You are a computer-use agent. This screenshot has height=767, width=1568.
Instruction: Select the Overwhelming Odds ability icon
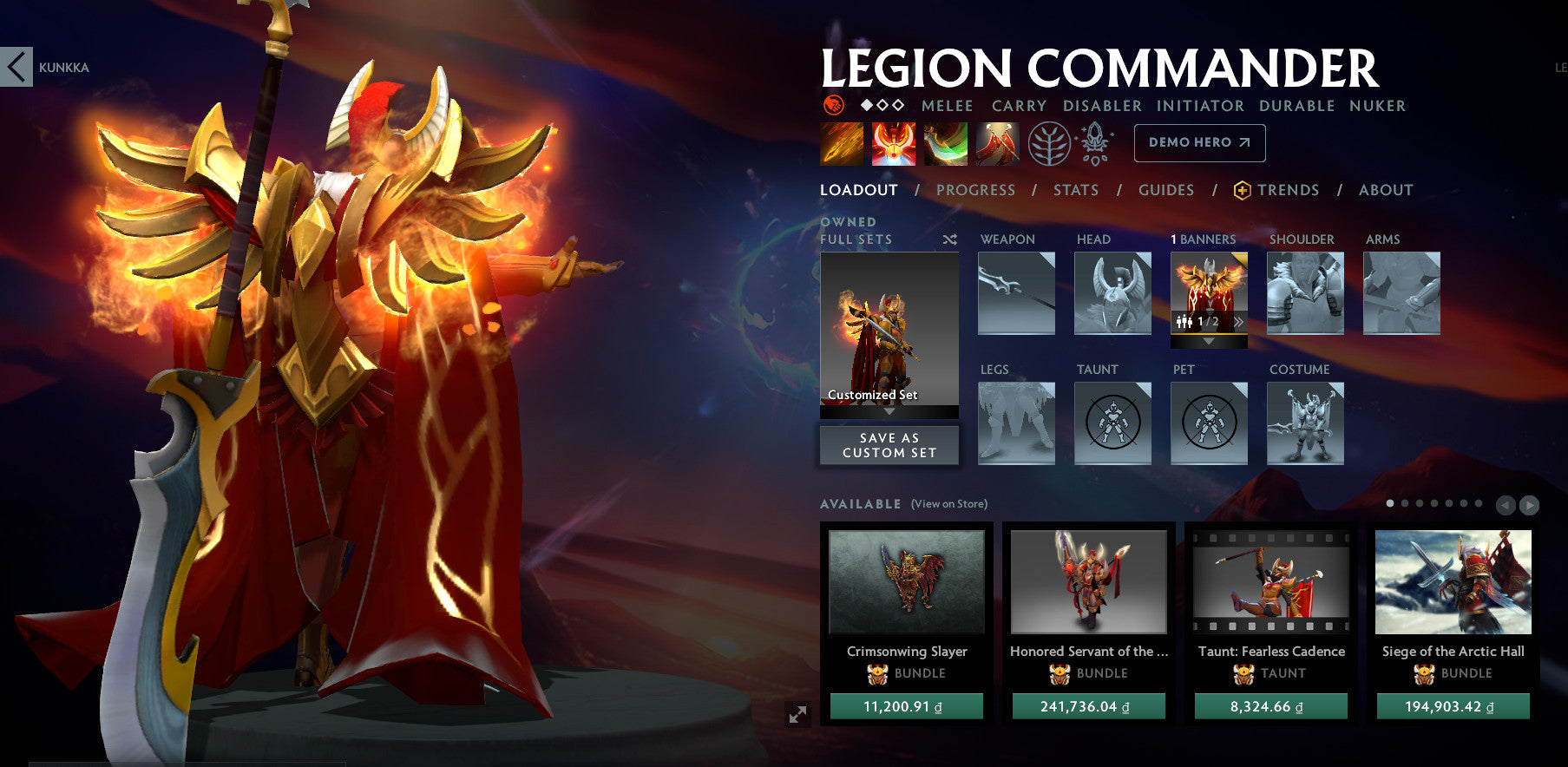[x=842, y=143]
